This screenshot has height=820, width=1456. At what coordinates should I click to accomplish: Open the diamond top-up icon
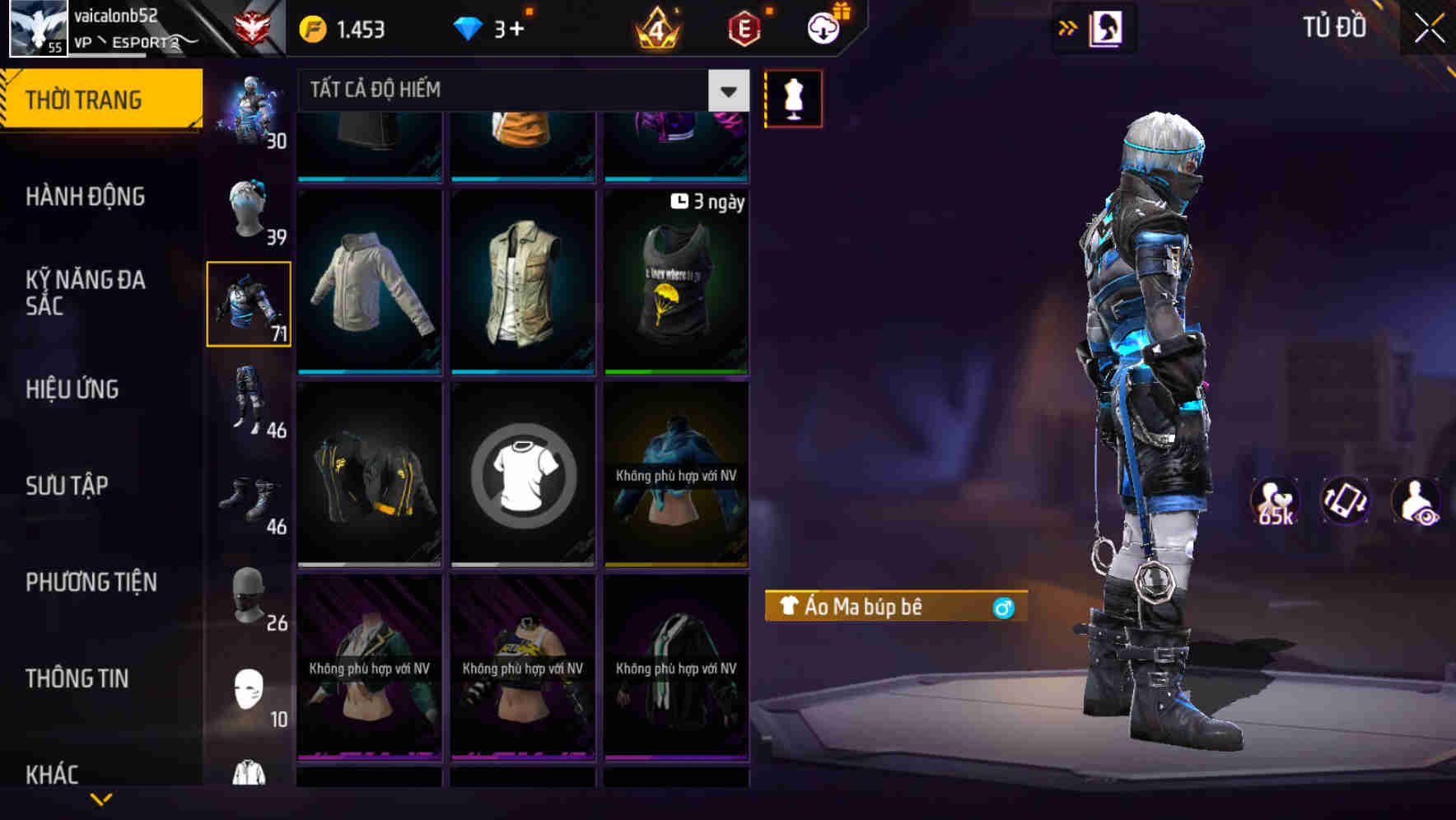click(469, 27)
